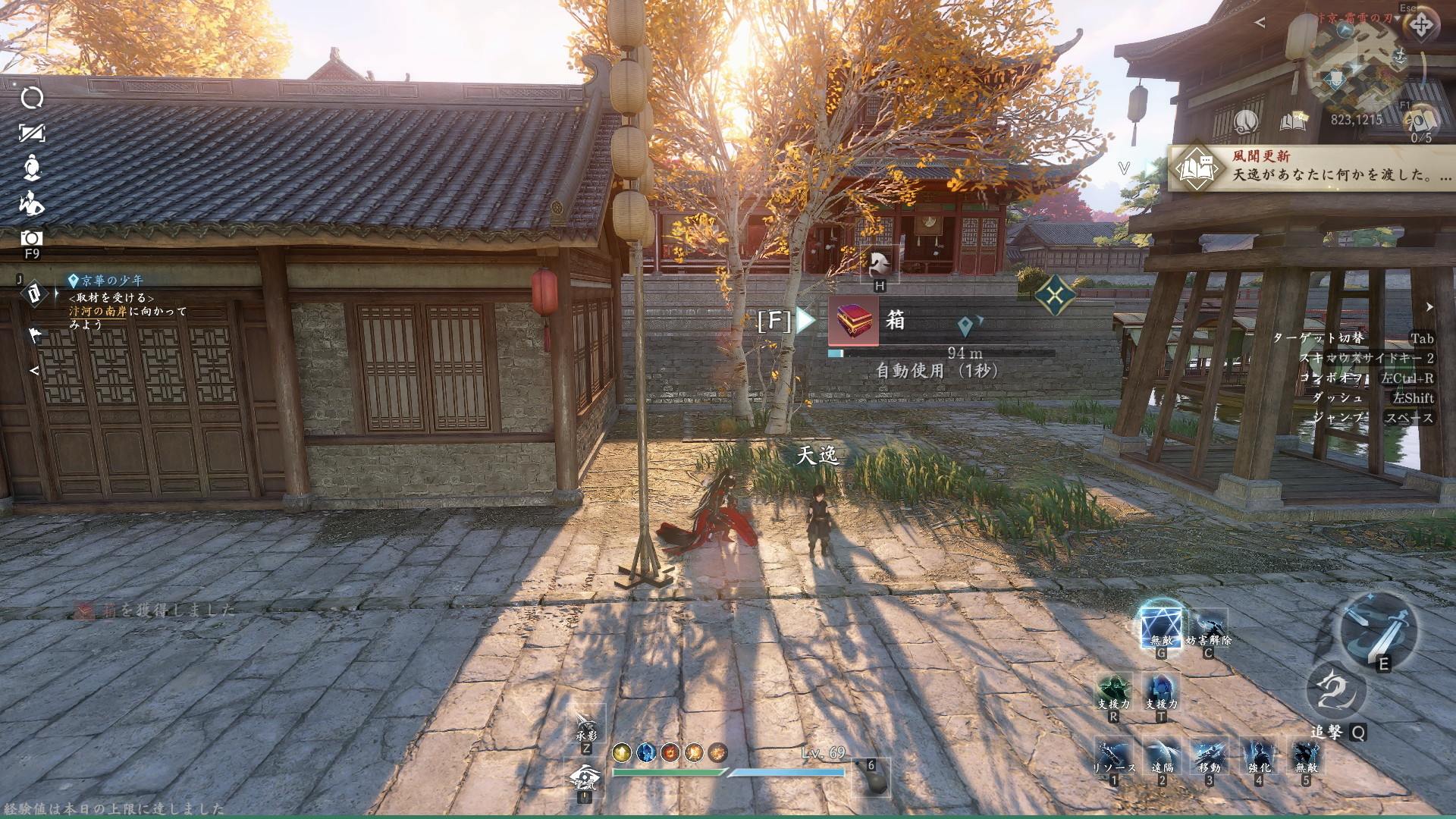Use the 箱 box item prompt
Image resolution: width=1456 pixels, height=819 pixels.
click(x=854, y=321)
